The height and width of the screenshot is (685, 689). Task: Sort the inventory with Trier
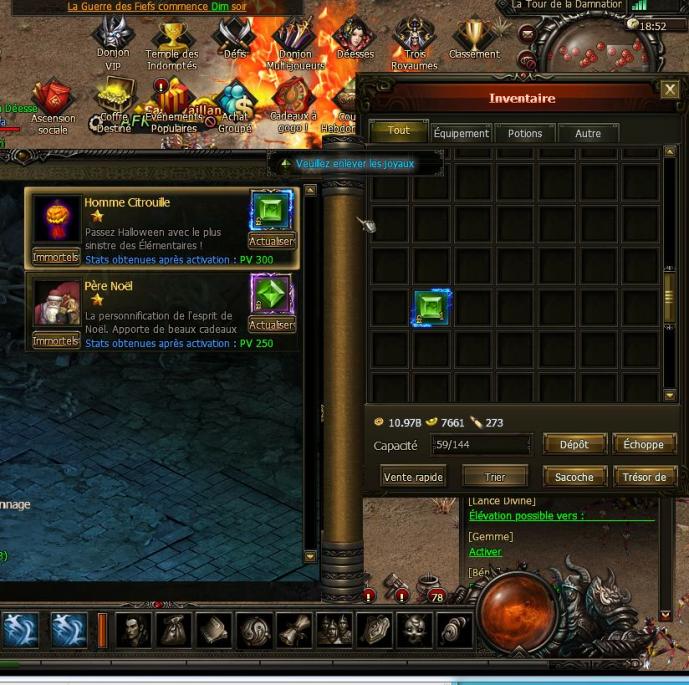pyautogui.click(x=495, y=477)
